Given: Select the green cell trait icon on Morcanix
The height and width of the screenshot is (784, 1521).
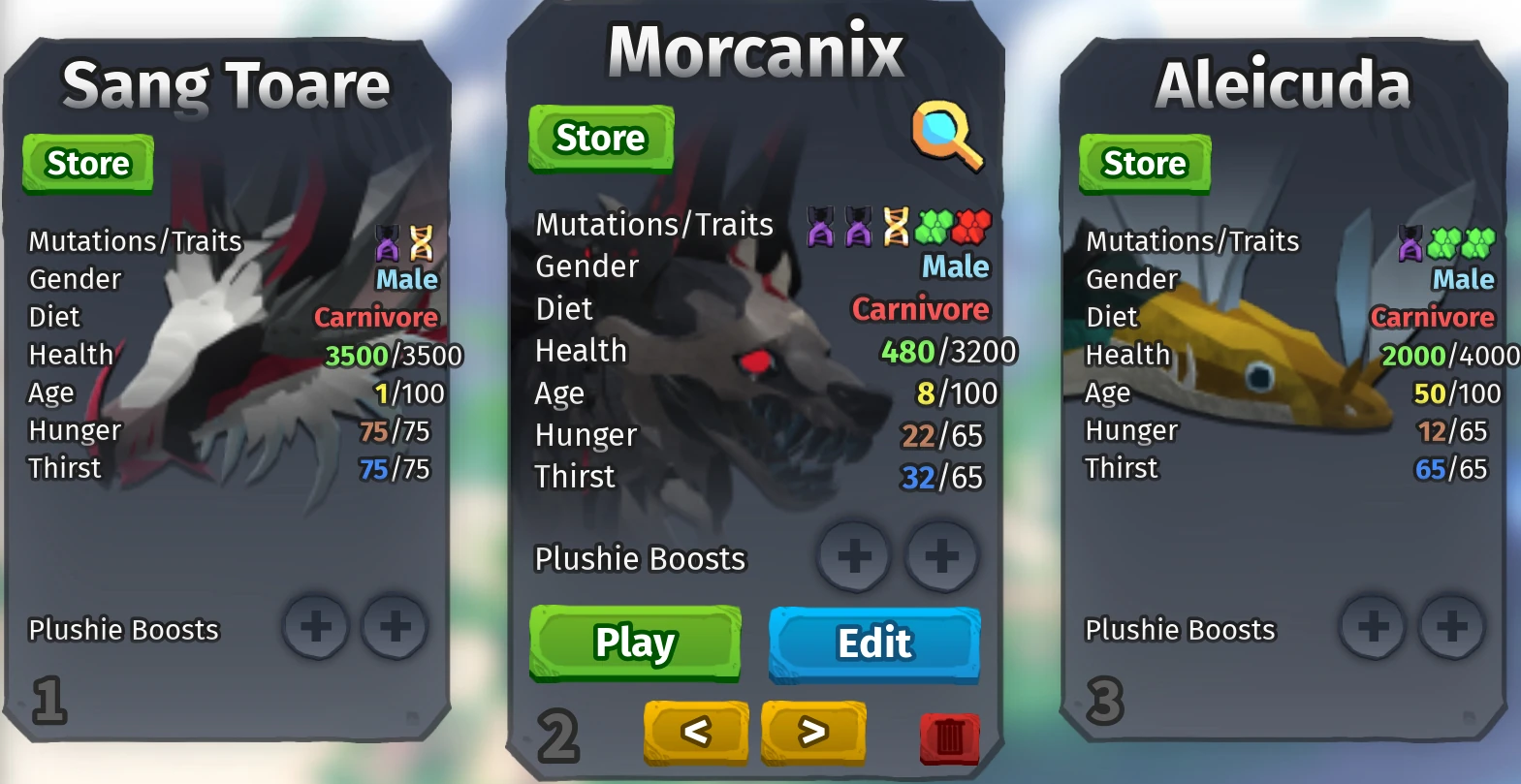Looking at the screenshot, I should point(934,224).
